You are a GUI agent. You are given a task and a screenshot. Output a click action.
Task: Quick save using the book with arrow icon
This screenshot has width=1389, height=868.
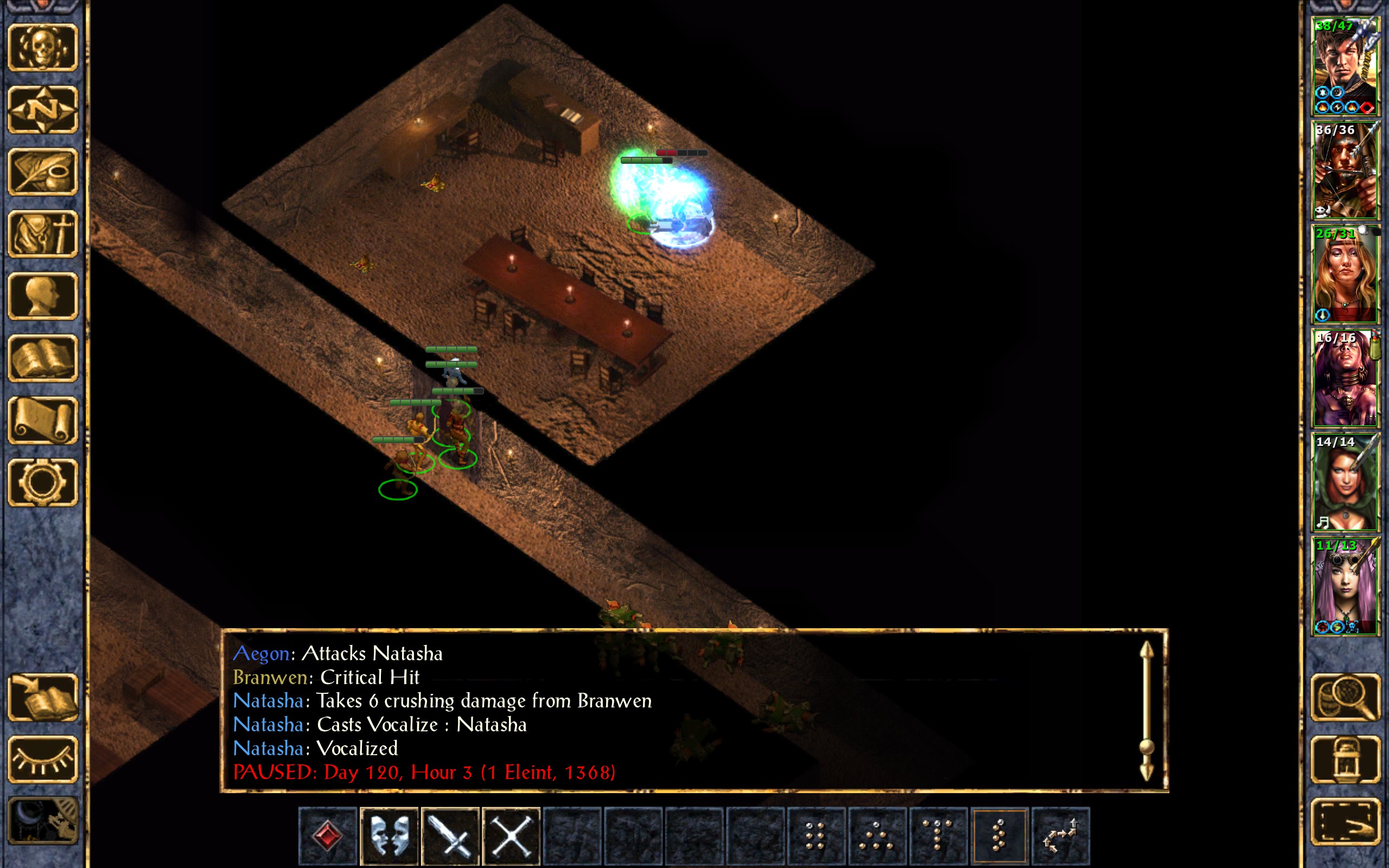coord(43,697)
